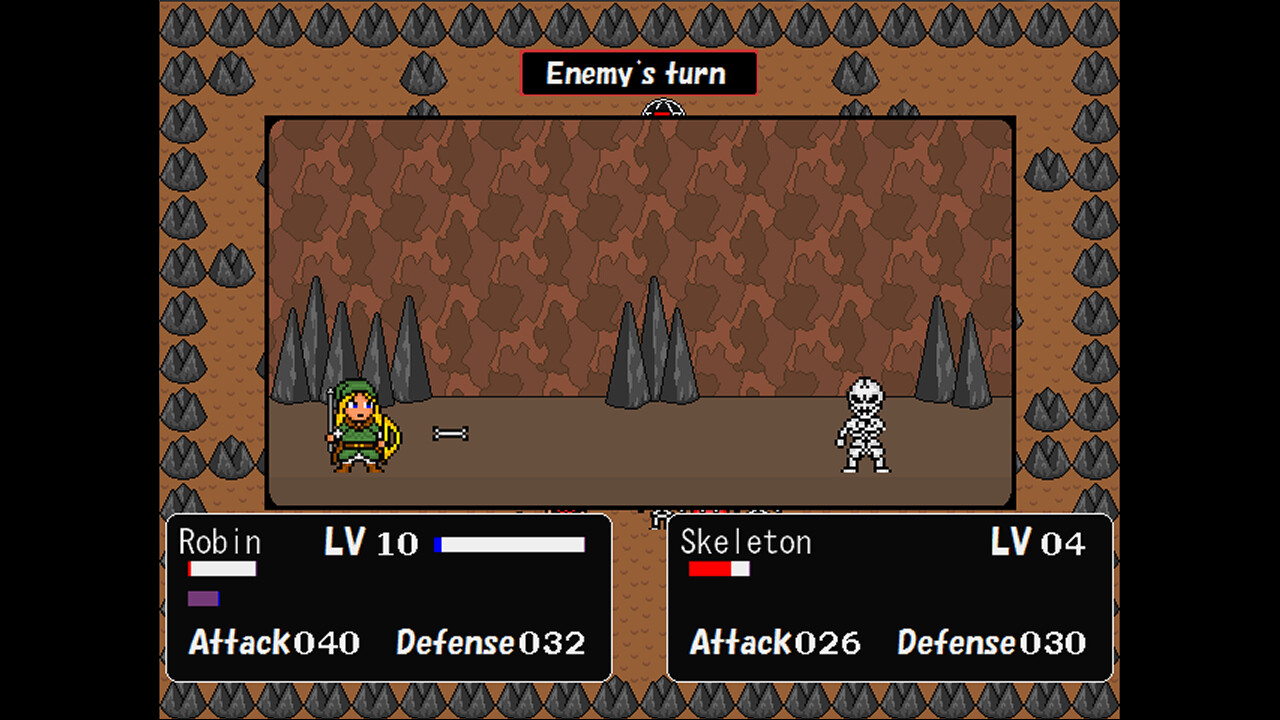Click the 'Enemy's turn' banner
This screenshot has width=1280, height=720.
(640, 72)
